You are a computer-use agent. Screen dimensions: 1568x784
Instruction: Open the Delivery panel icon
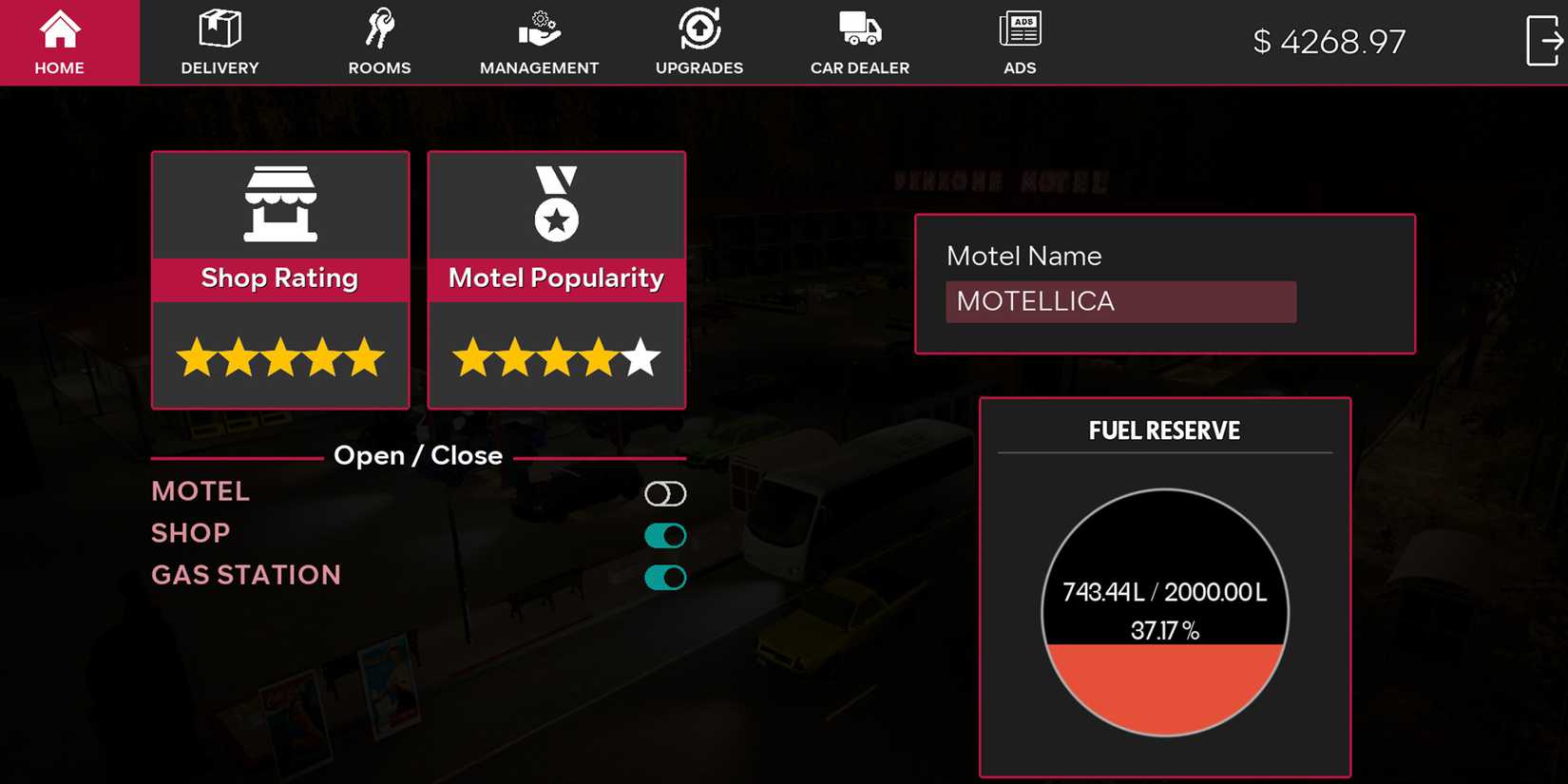[220, 29]
